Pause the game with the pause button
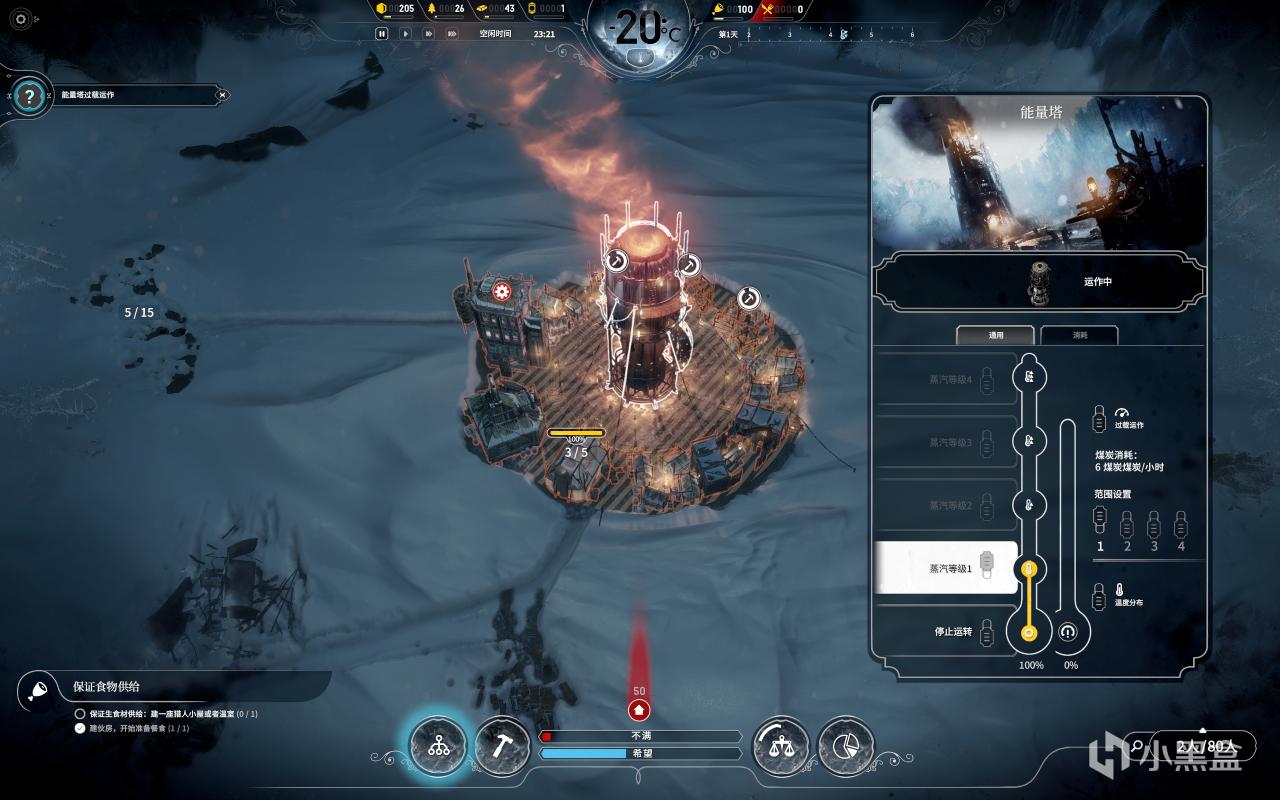 (x=381, y=33)
